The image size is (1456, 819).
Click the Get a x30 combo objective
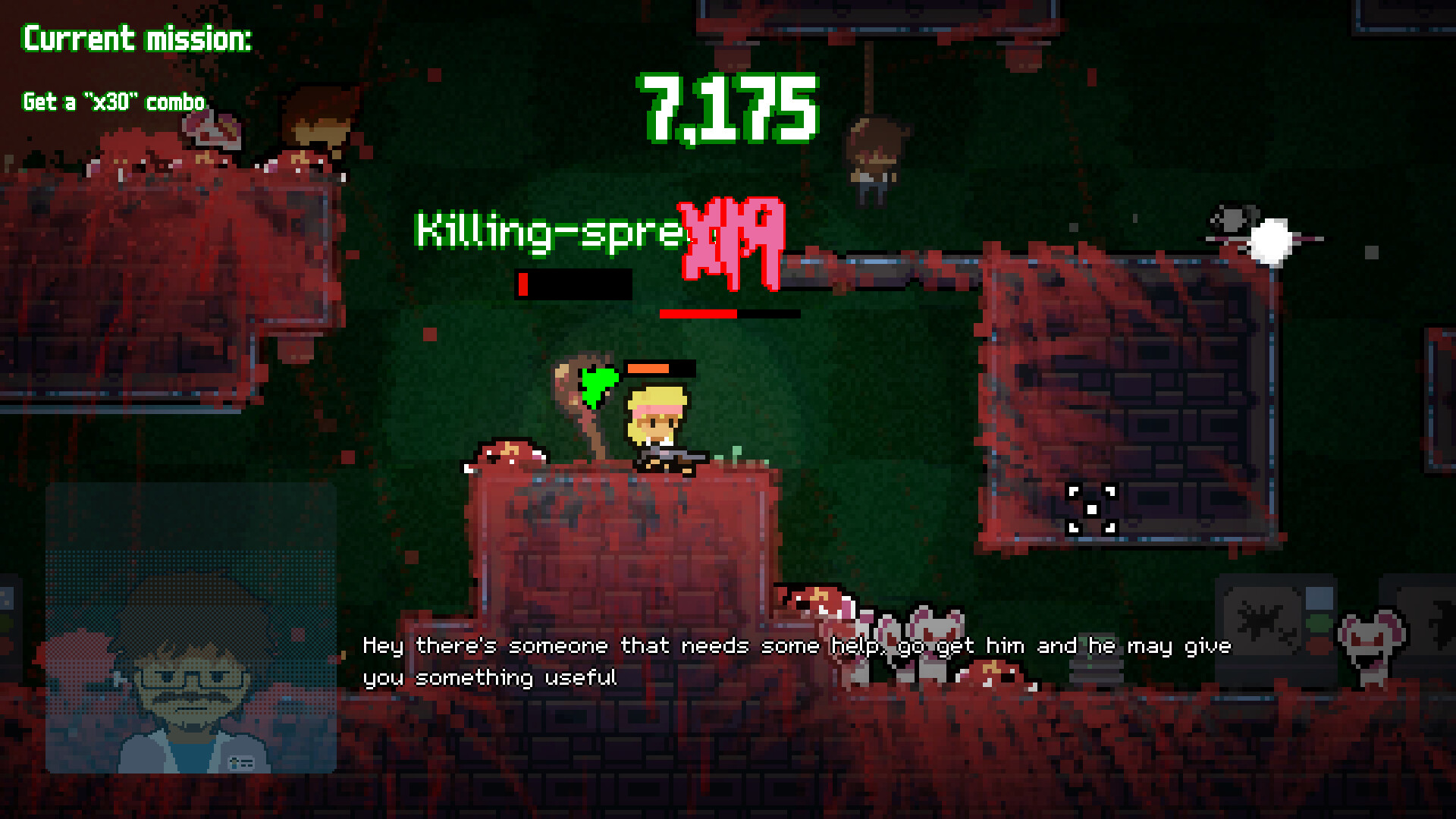tap(113, 99)
